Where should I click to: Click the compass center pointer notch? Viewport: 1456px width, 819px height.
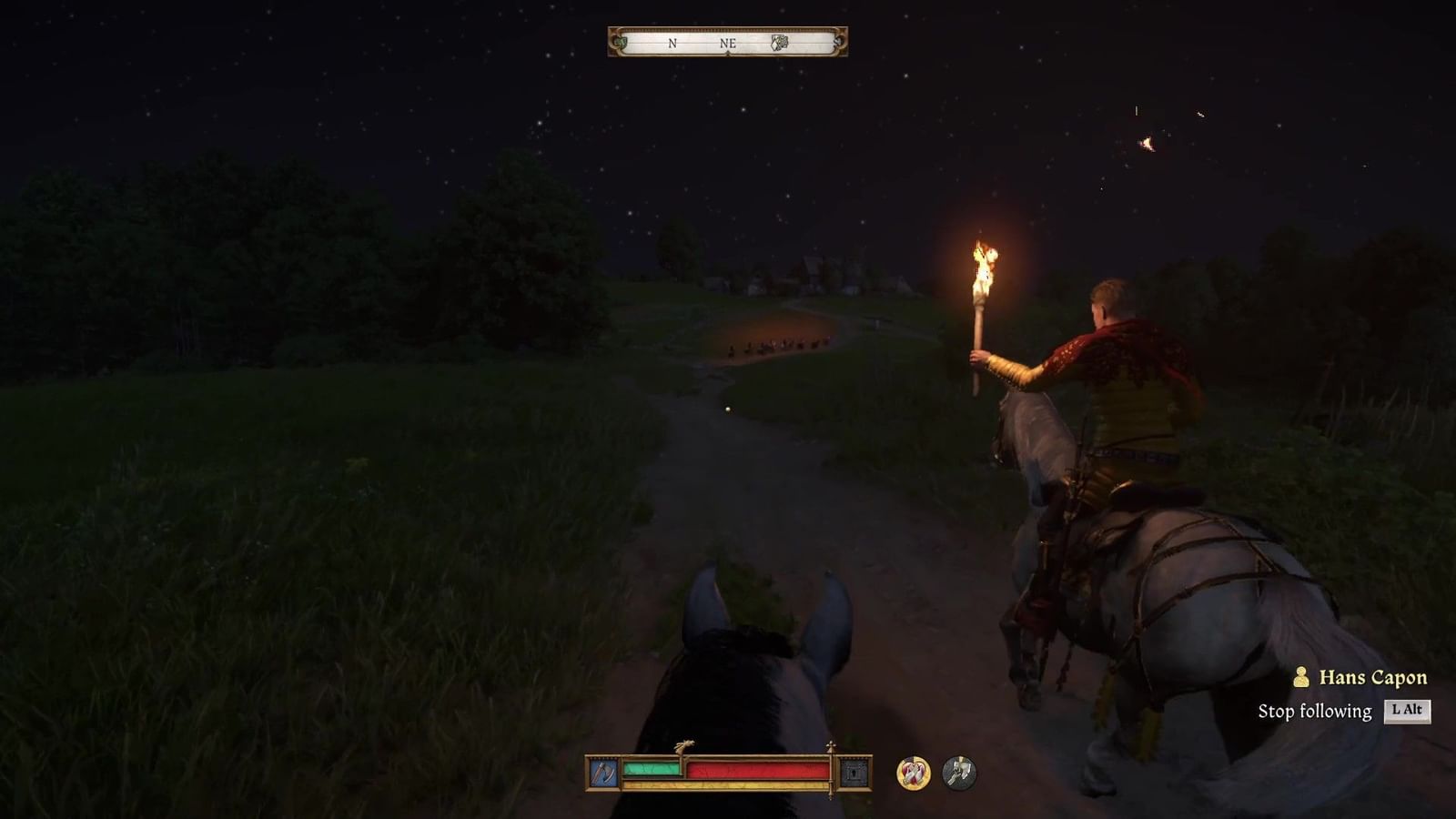(728, 53)
